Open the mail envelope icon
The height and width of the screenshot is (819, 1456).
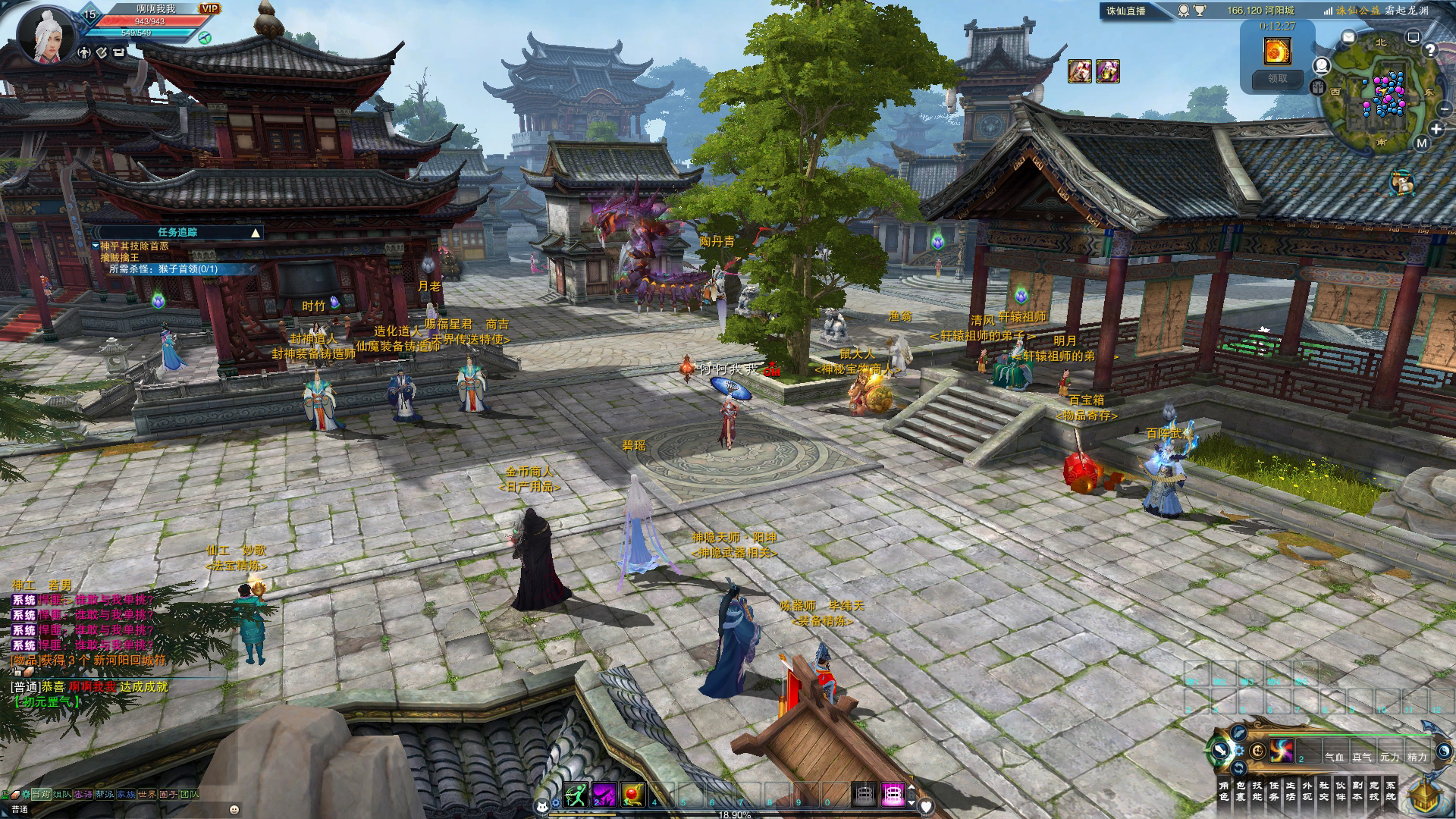pyautogui.click(x=1348, y=36)
